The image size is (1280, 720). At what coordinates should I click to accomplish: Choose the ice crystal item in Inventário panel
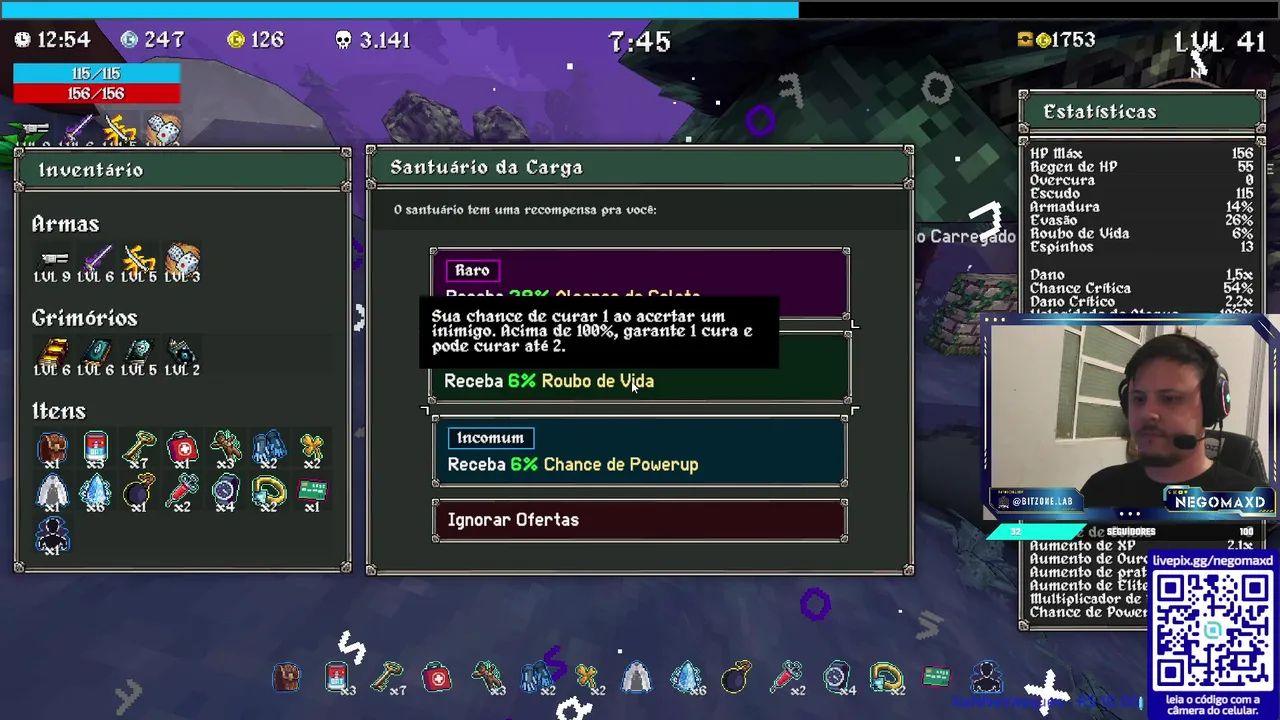pyautogui.click(x=96, y=491)
